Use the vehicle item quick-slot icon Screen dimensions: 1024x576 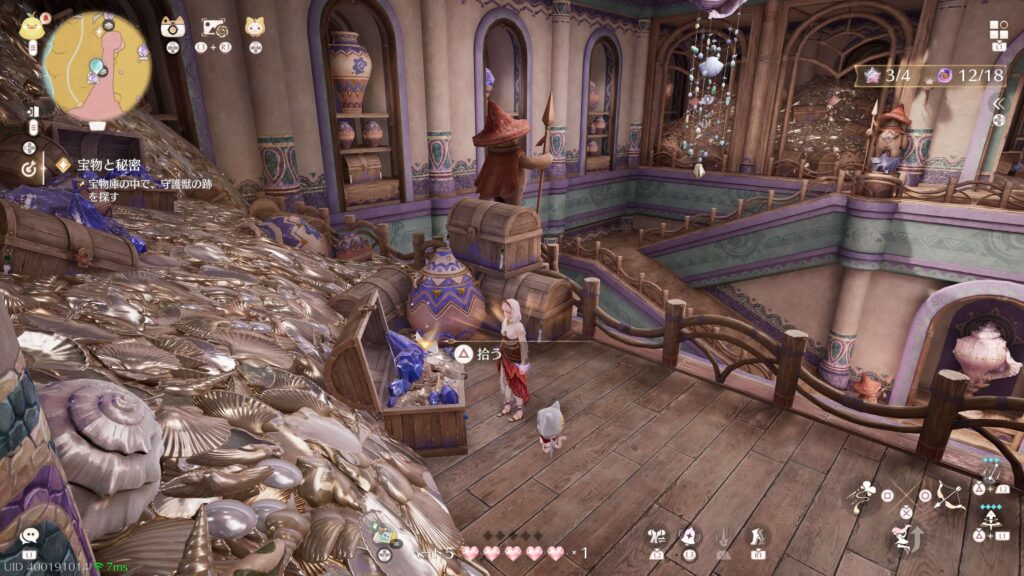[x=383, y=535]
